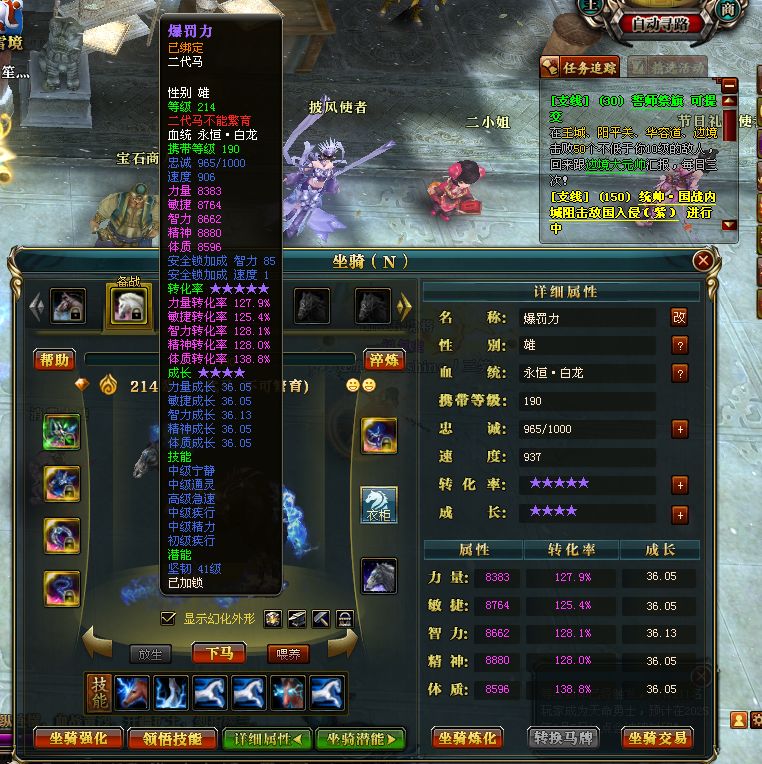Open 坐骑炼化 mount refining
The height and width of the screenshot is (764, 762).
[x=467, y=739]
